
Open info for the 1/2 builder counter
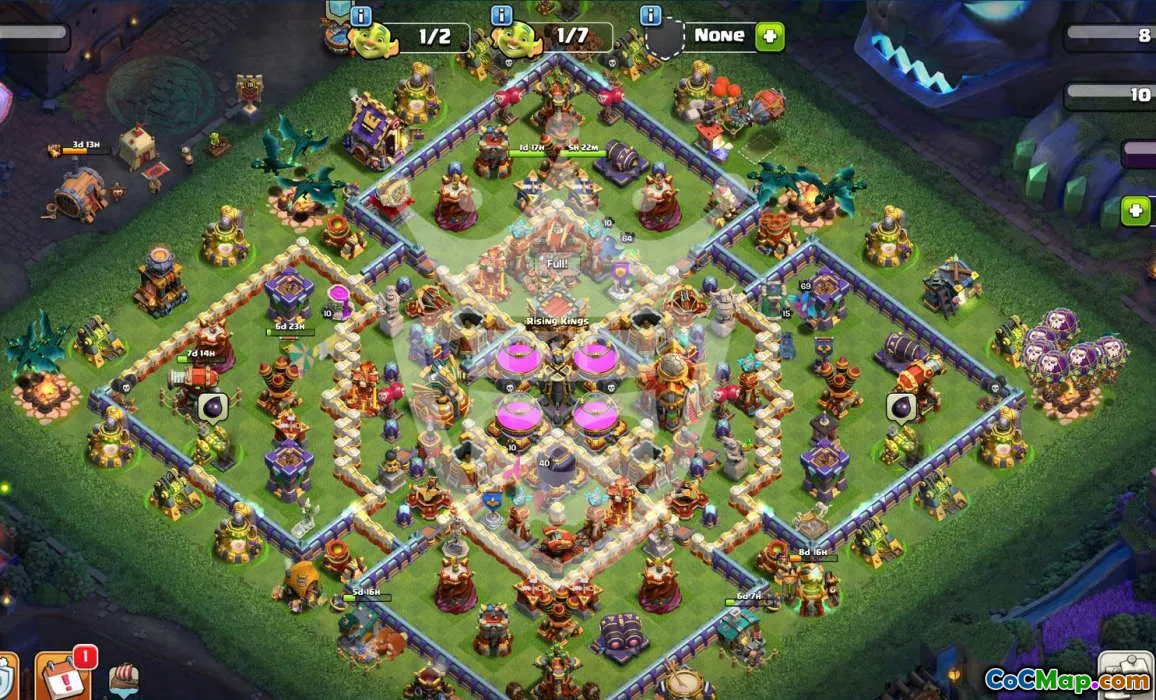pyautogui.click(x=362, y=16)
